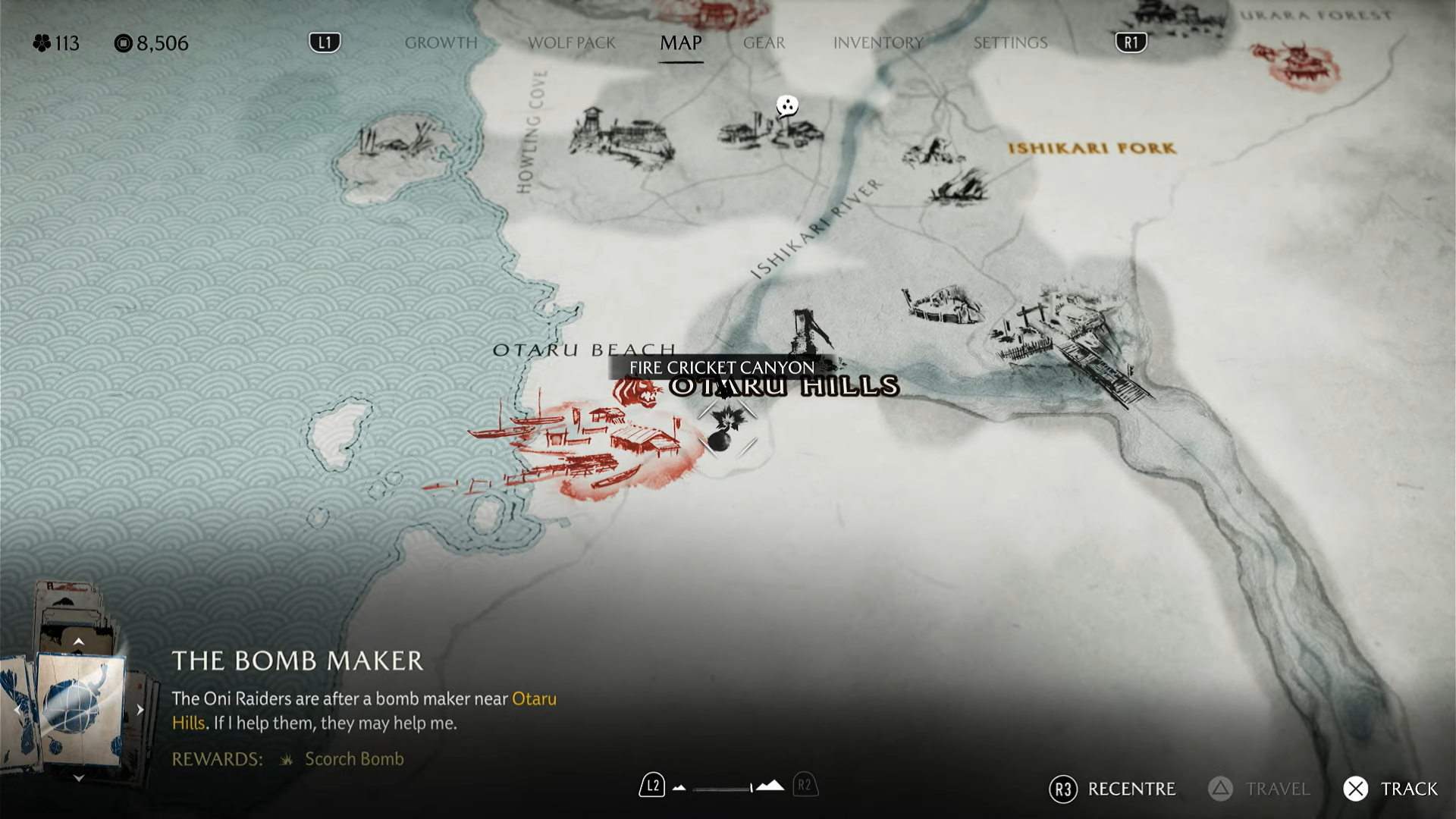Adjust the map zoom slider
Viewport: 1456px width, 819px height.
[724, 788]
